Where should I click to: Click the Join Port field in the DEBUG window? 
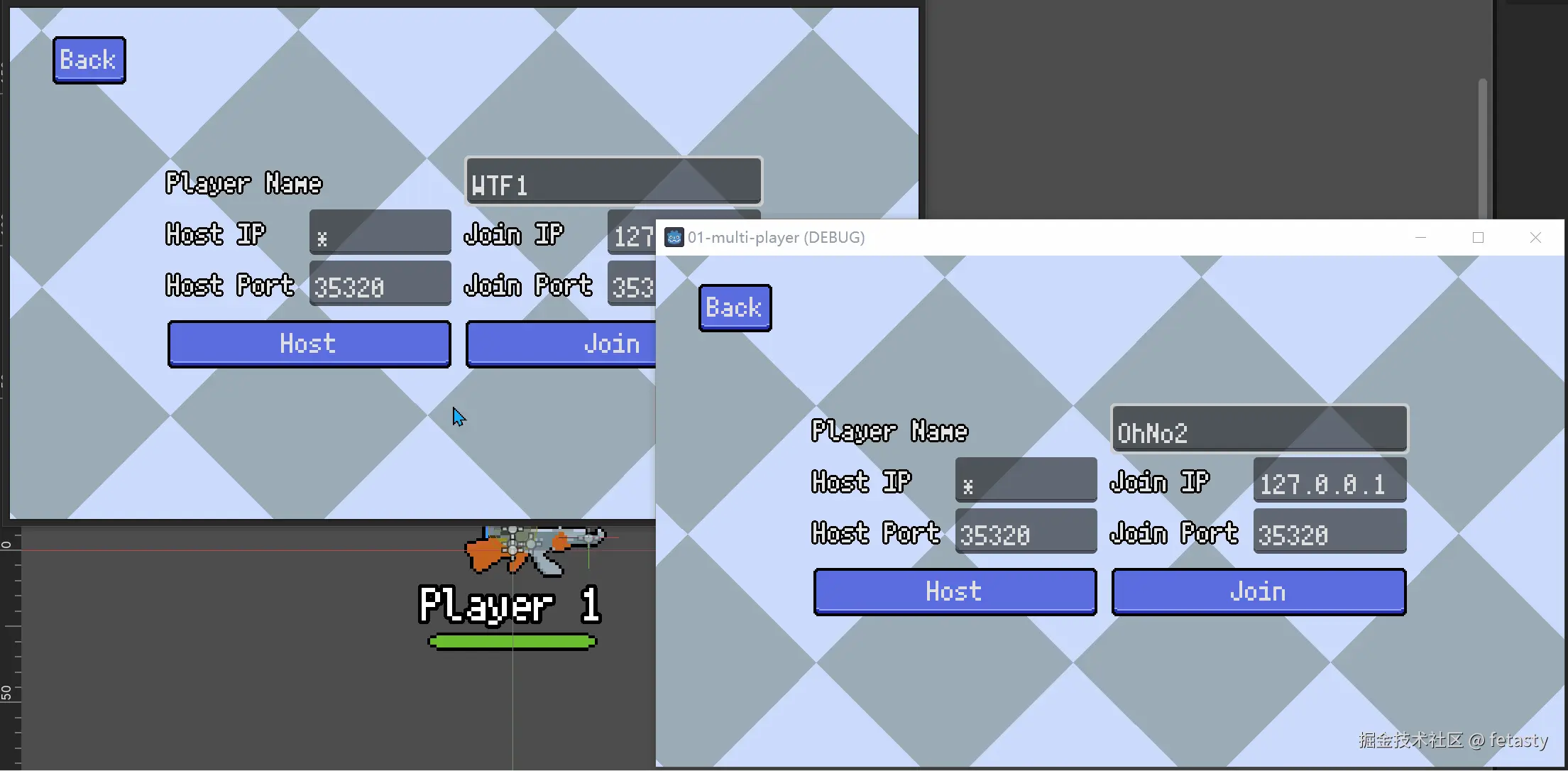[1329, 532]
